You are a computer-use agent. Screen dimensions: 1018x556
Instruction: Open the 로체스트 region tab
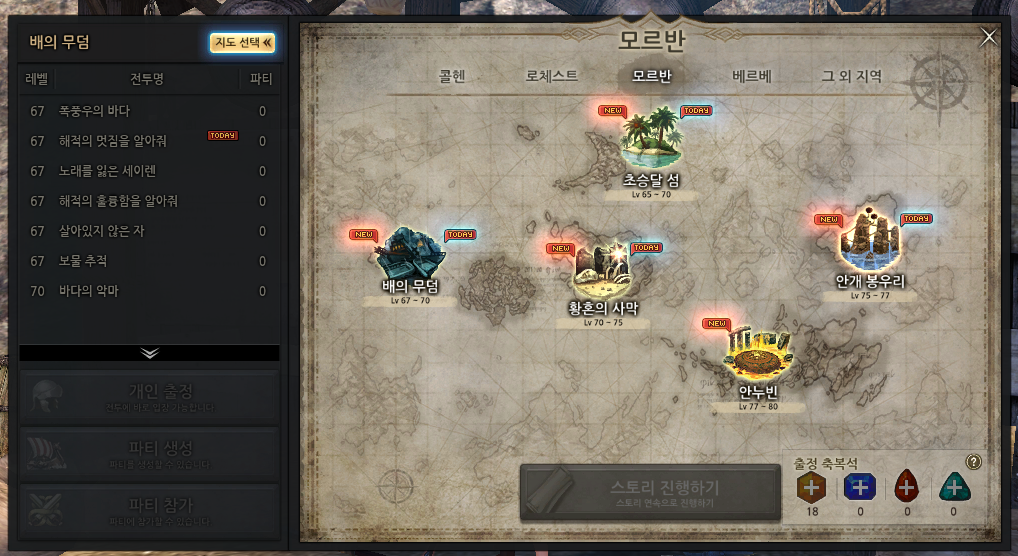click(552, 76)
